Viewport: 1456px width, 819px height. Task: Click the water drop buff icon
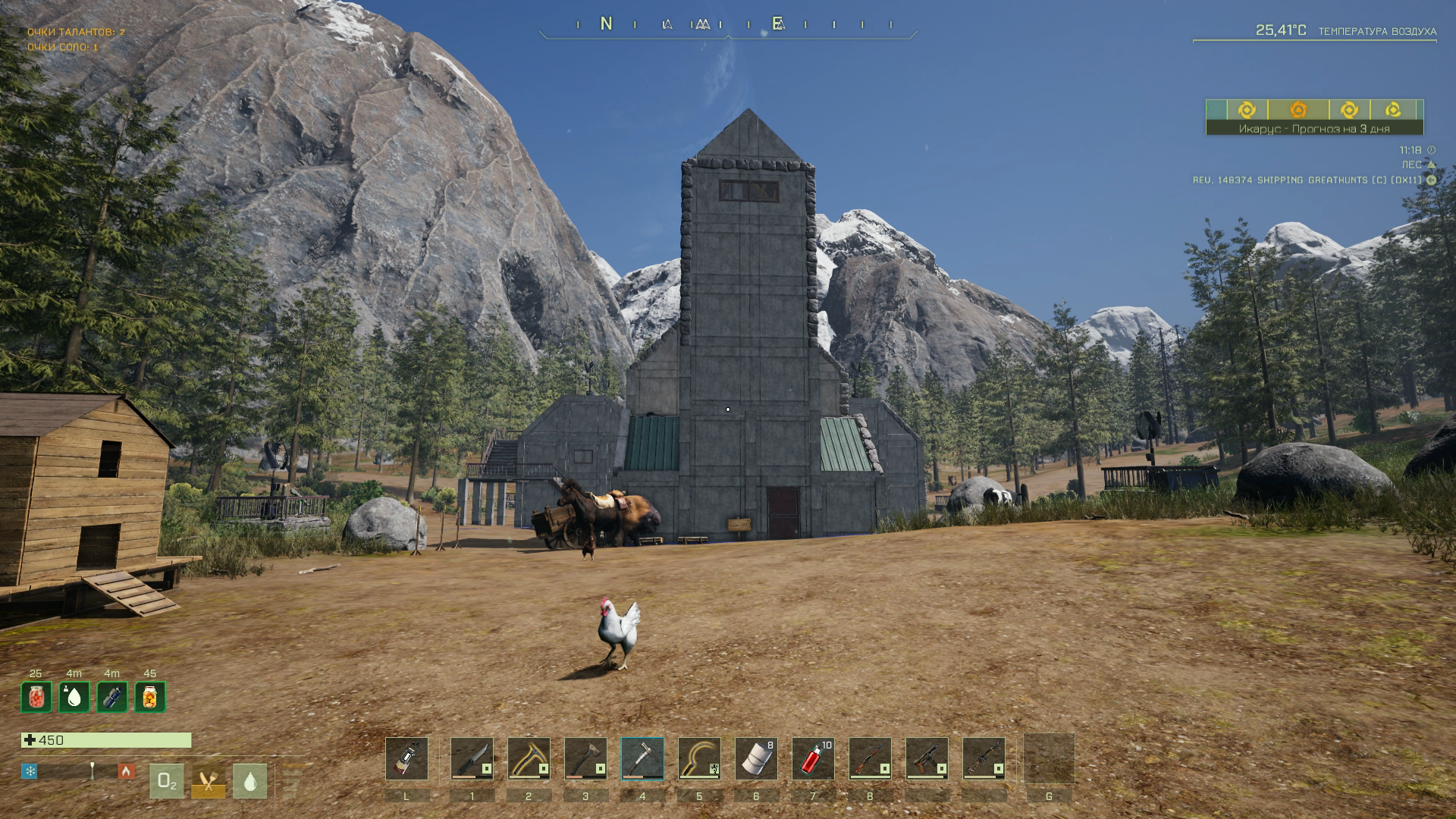pos(74,697)
